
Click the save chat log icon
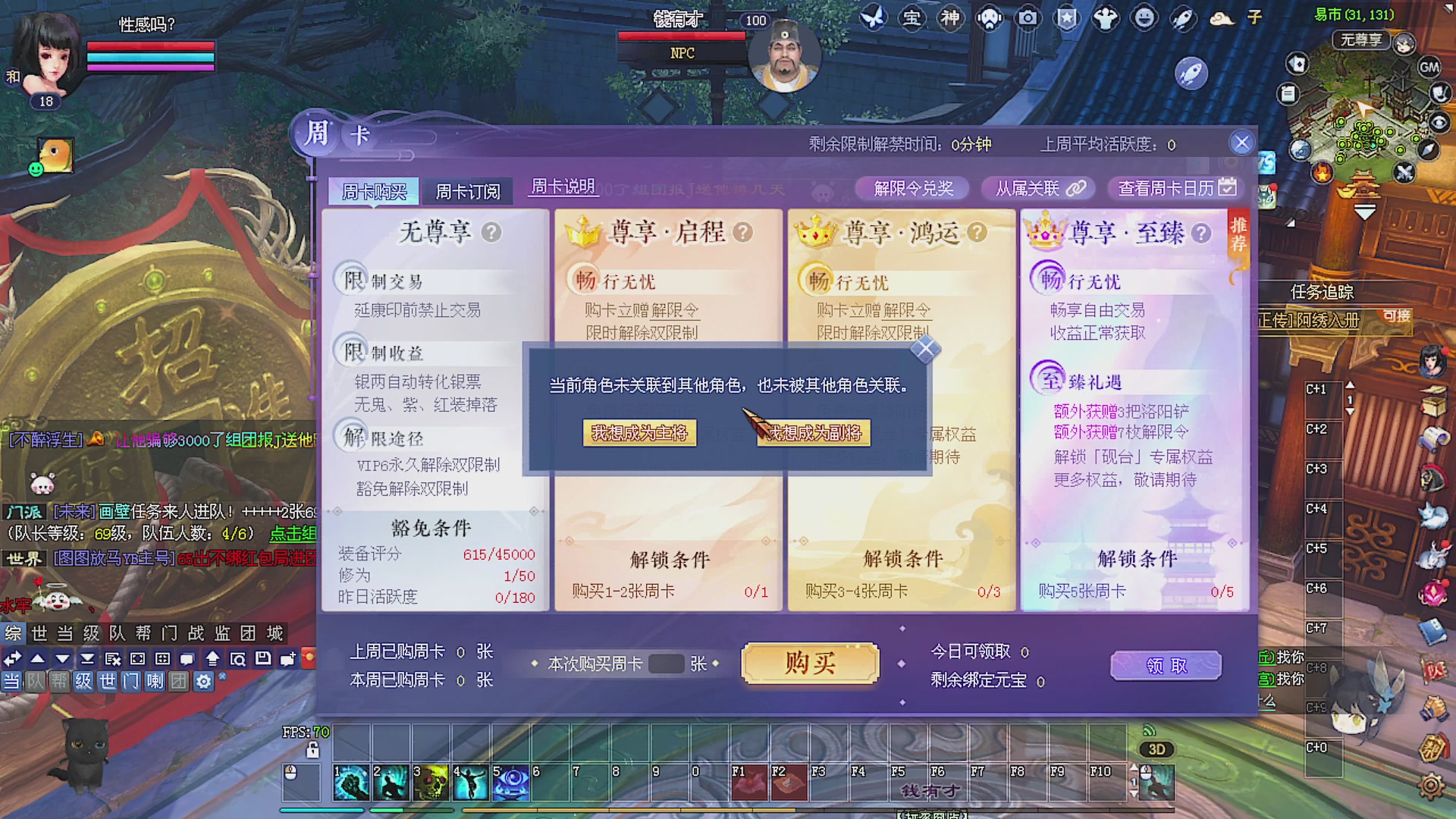tap(263, 659)
